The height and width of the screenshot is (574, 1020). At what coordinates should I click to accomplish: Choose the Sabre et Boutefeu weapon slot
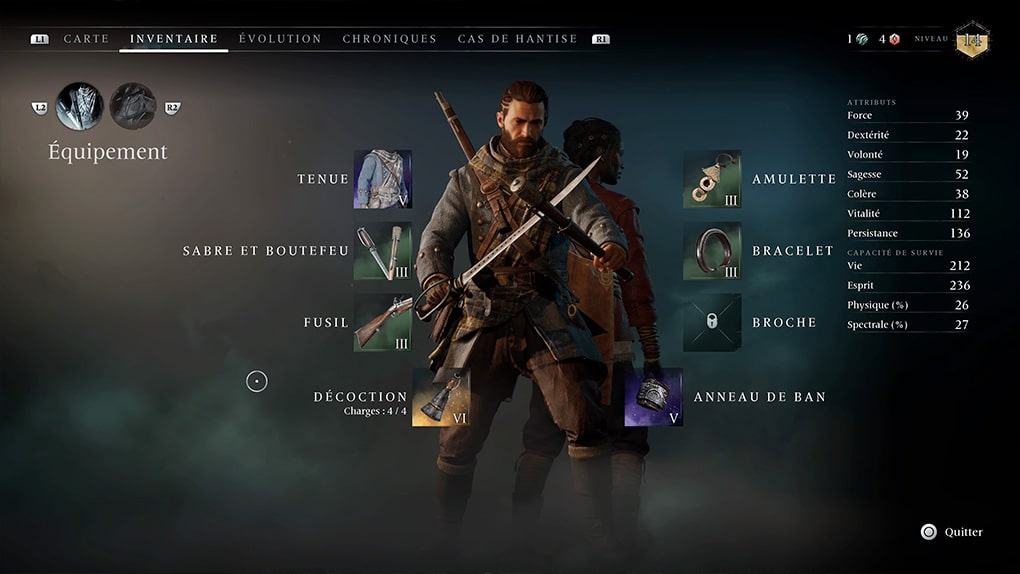[x=382, y=251]
